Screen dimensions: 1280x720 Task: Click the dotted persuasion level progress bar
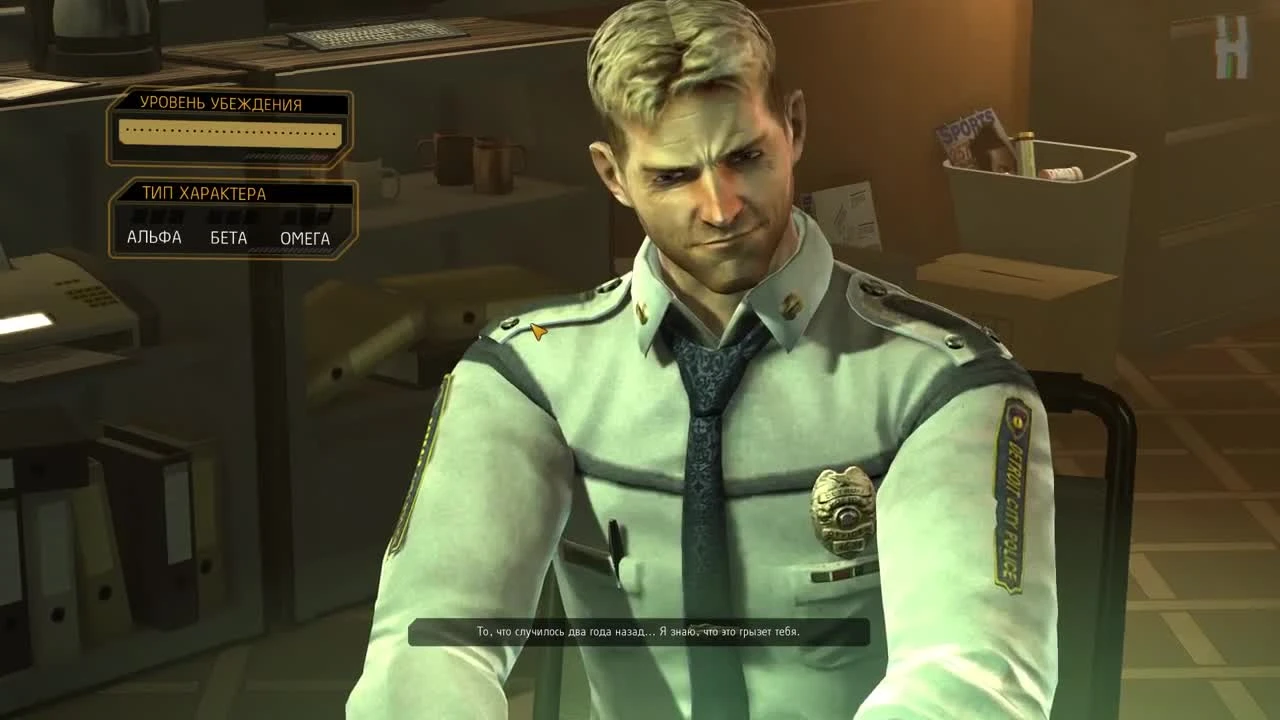click(x=230, y=133)
